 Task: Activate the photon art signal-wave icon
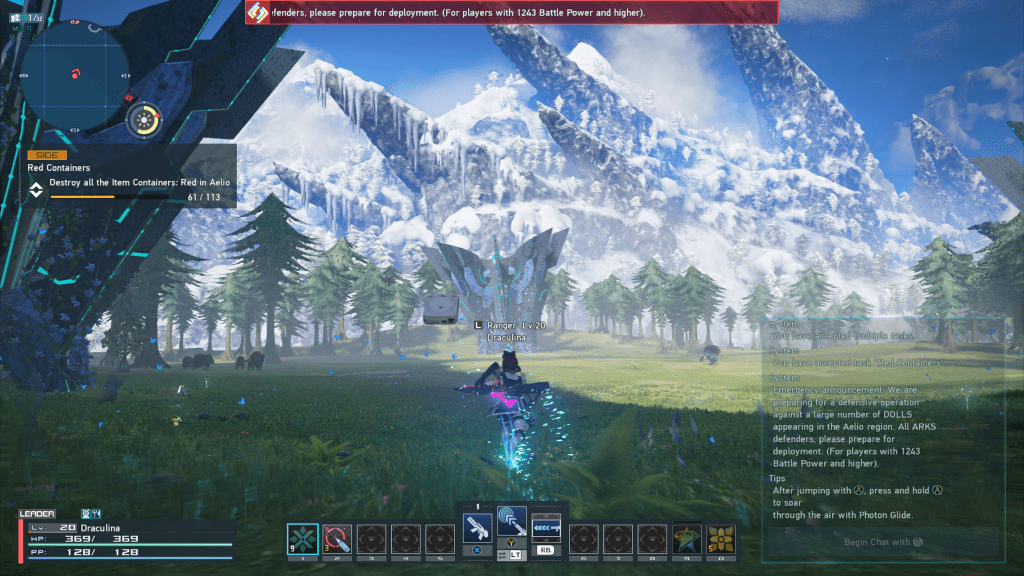[512, 519]
